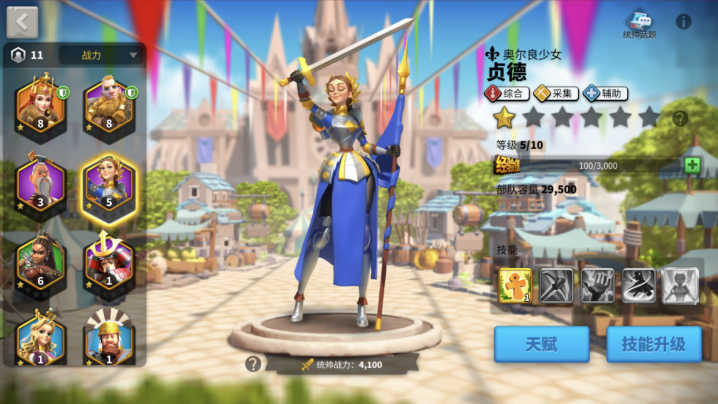Select the red-haired level 8 commander

(41, 105)
